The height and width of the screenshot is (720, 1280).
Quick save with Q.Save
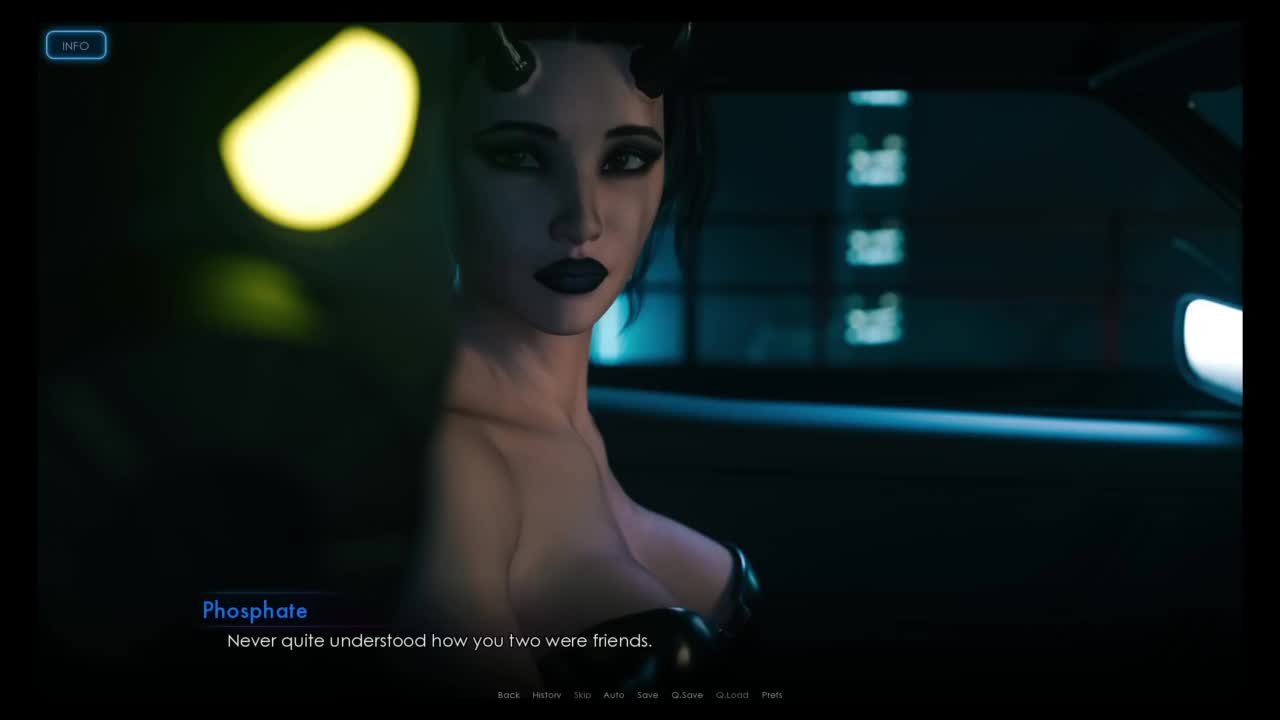coord(687,695)
